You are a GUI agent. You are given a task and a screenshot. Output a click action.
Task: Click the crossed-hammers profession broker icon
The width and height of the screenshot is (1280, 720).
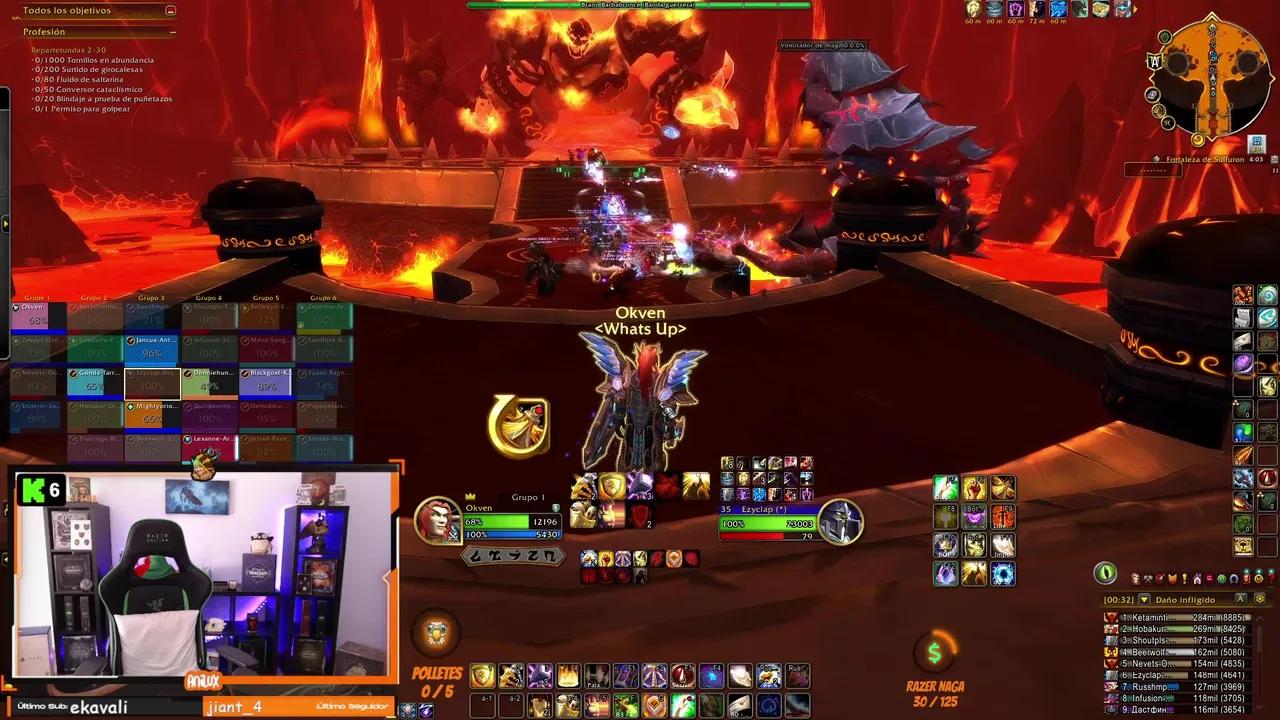tap(1148, 579)
